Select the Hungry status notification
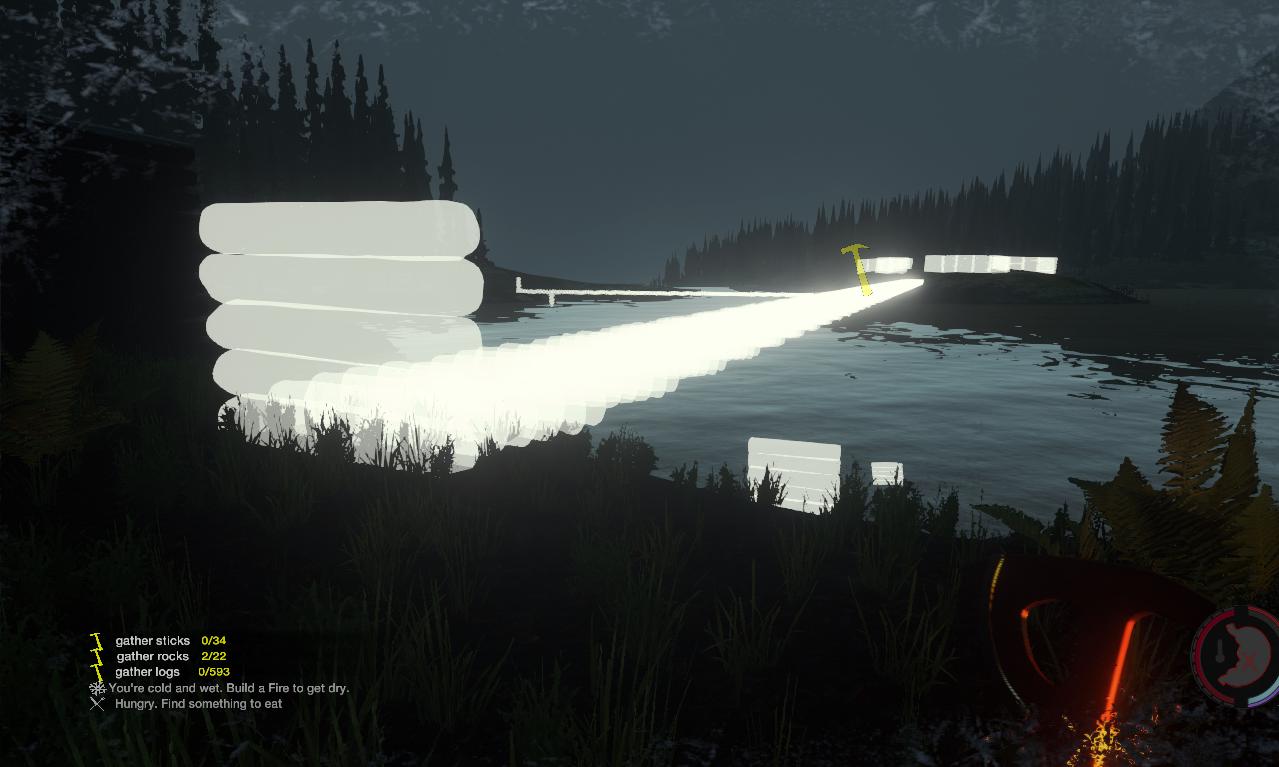Viewport: 1279px width, 767px height. point(198,704)
